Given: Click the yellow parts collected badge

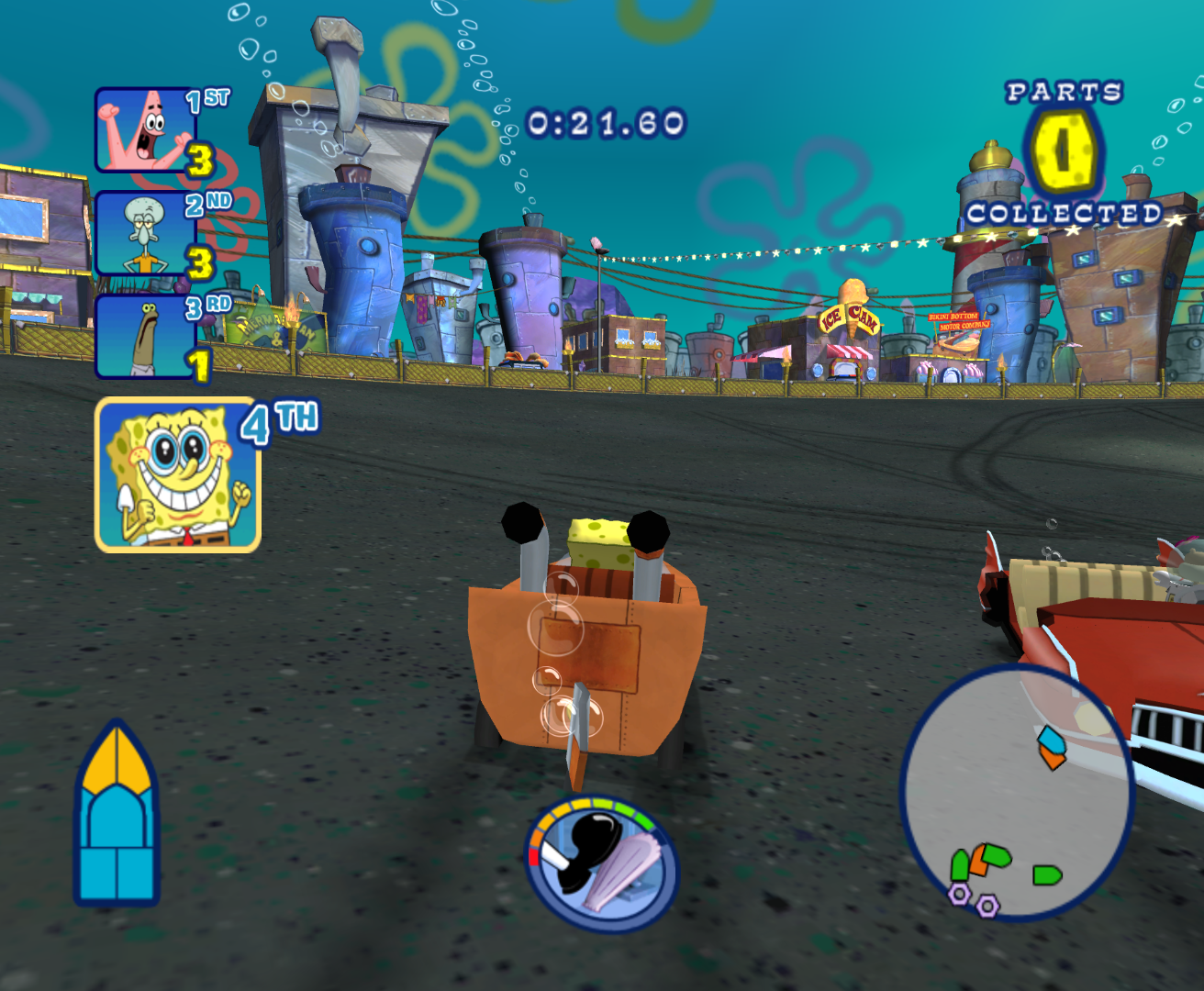Looking at the screenshot, I should 1063,152.
